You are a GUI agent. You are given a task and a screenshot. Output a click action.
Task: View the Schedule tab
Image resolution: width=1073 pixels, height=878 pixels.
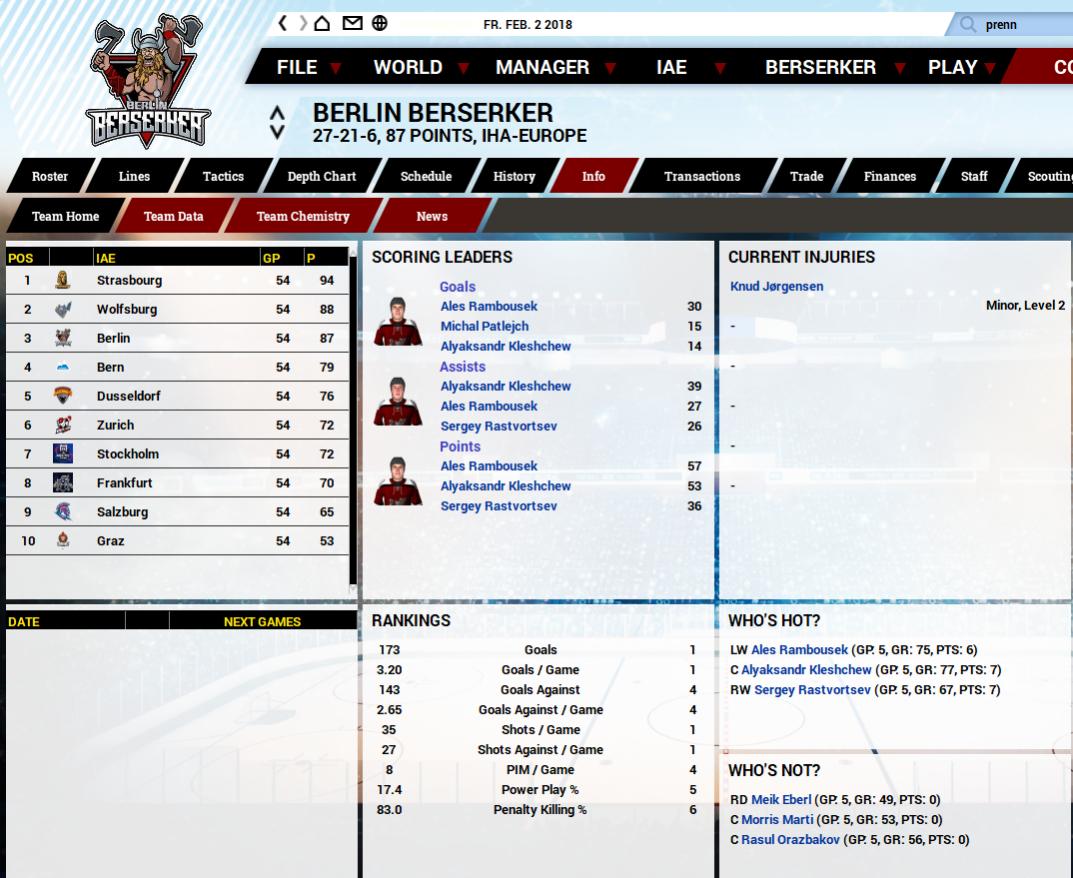[426, 177]
